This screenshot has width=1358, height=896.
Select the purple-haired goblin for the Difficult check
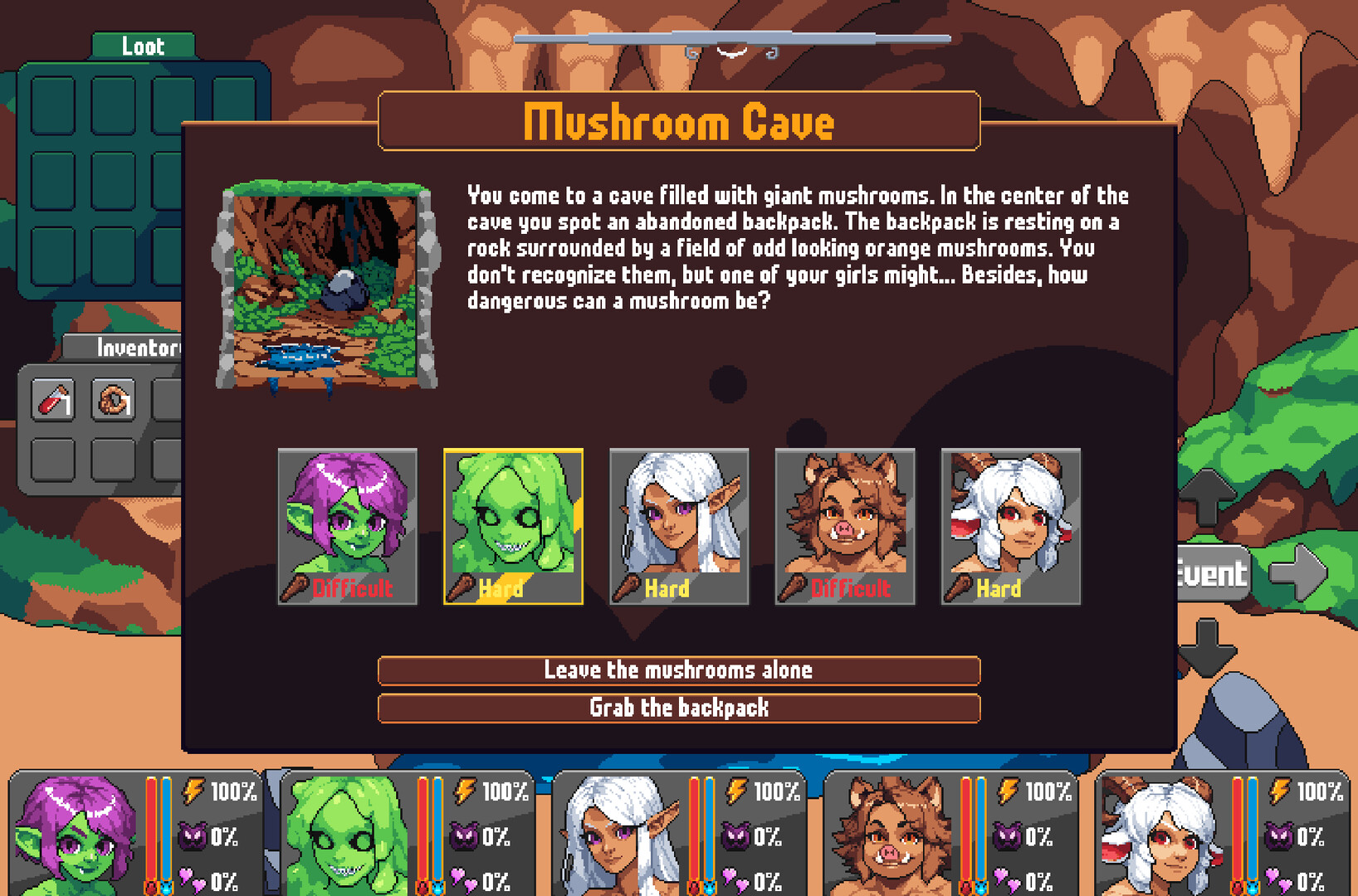[347, 519]
